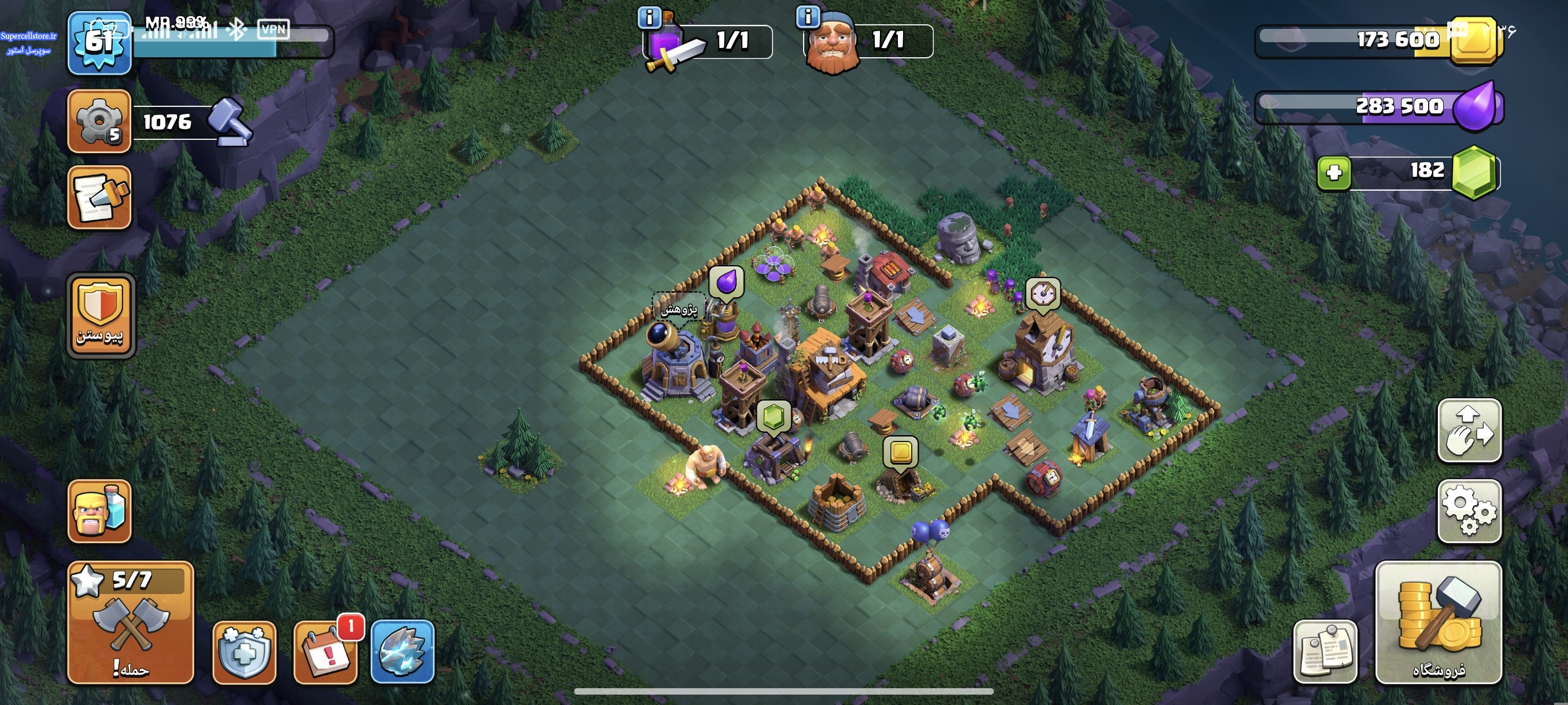Collect the purple elixir bubble

coord(726,282)
